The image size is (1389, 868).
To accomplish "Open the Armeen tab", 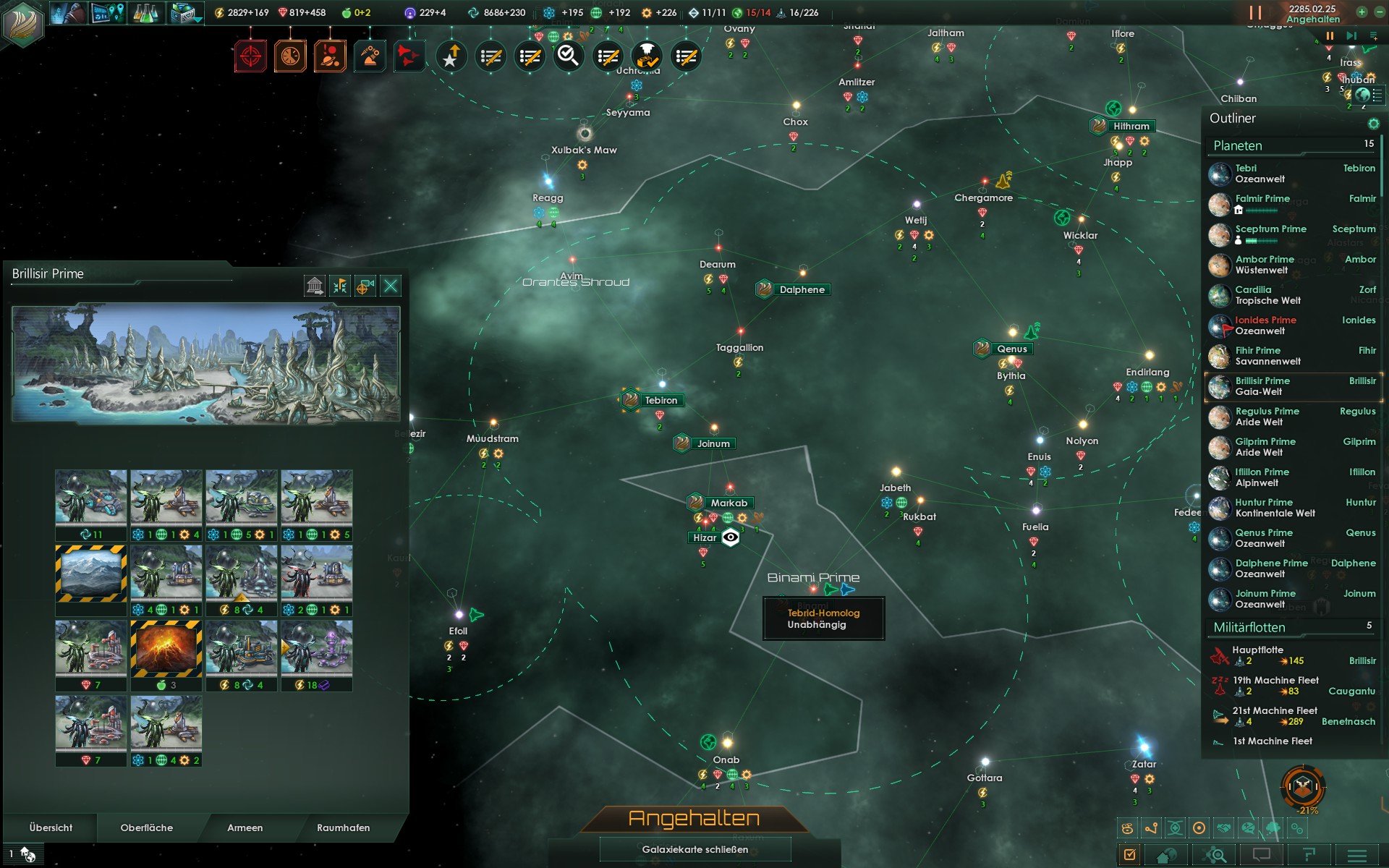I will pyautogui.click(x=245, y=828).
